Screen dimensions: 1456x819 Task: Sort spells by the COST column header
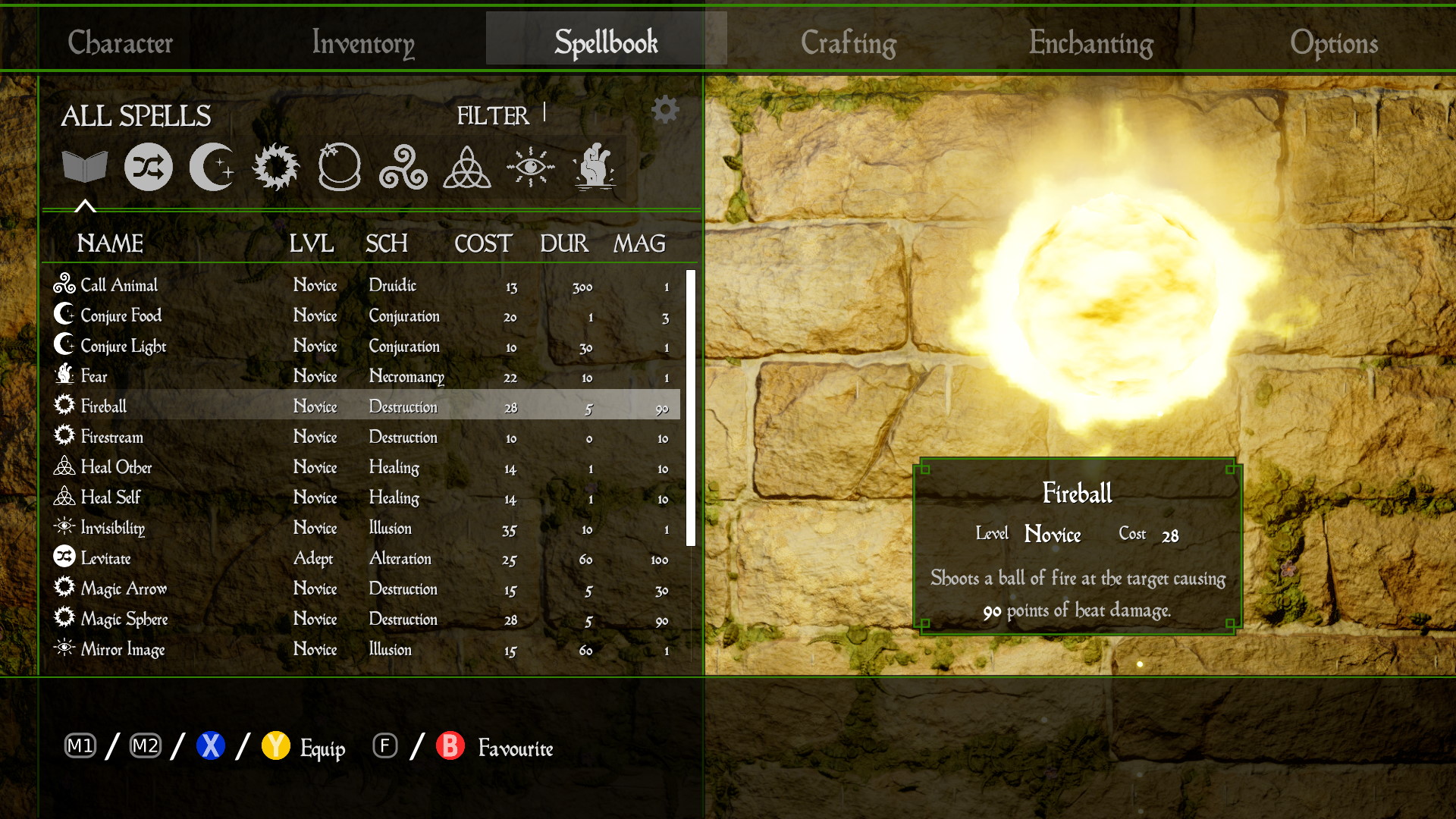pos(483,243)
